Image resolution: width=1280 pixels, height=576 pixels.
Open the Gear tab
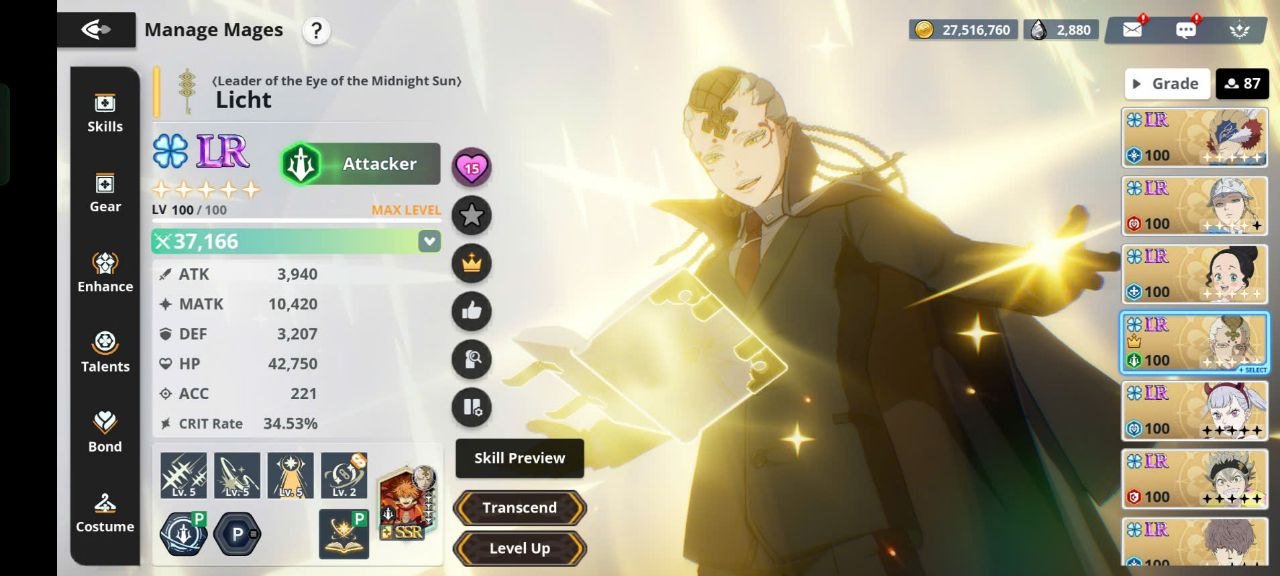tap(105, 192)
